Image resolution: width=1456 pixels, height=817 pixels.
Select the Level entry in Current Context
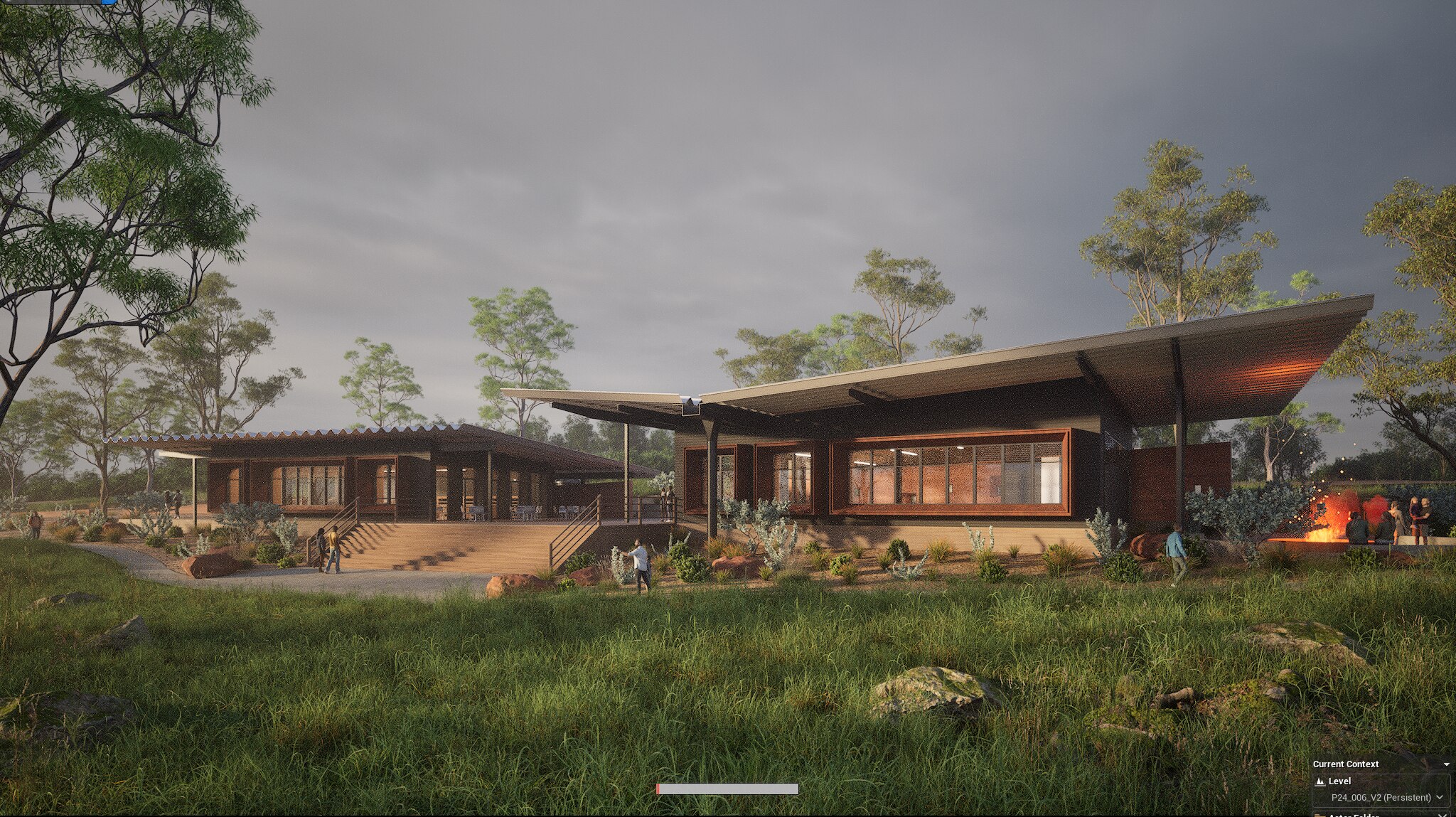[1341, 781]
